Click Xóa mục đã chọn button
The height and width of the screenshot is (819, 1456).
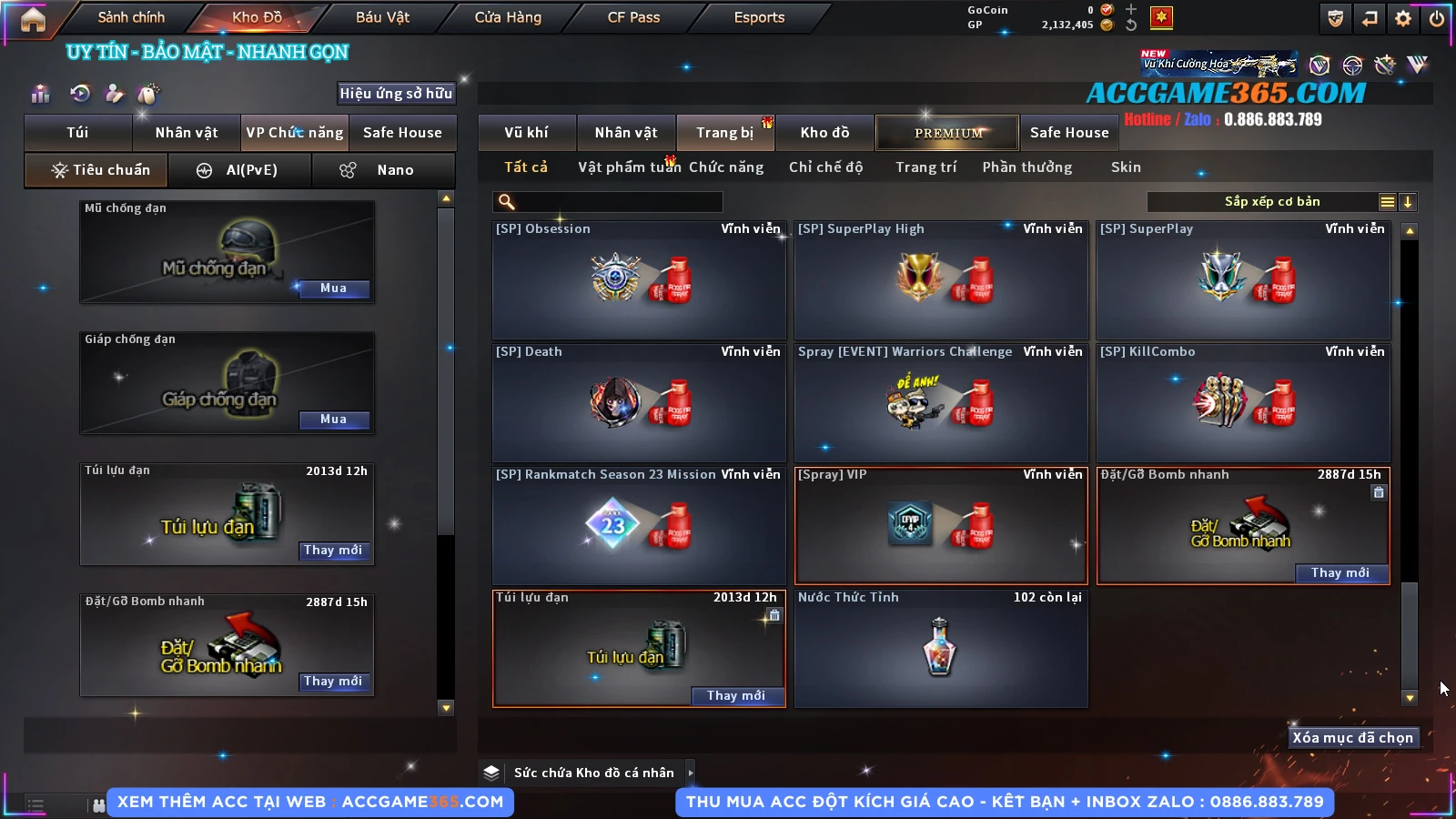click(1352, 738)
